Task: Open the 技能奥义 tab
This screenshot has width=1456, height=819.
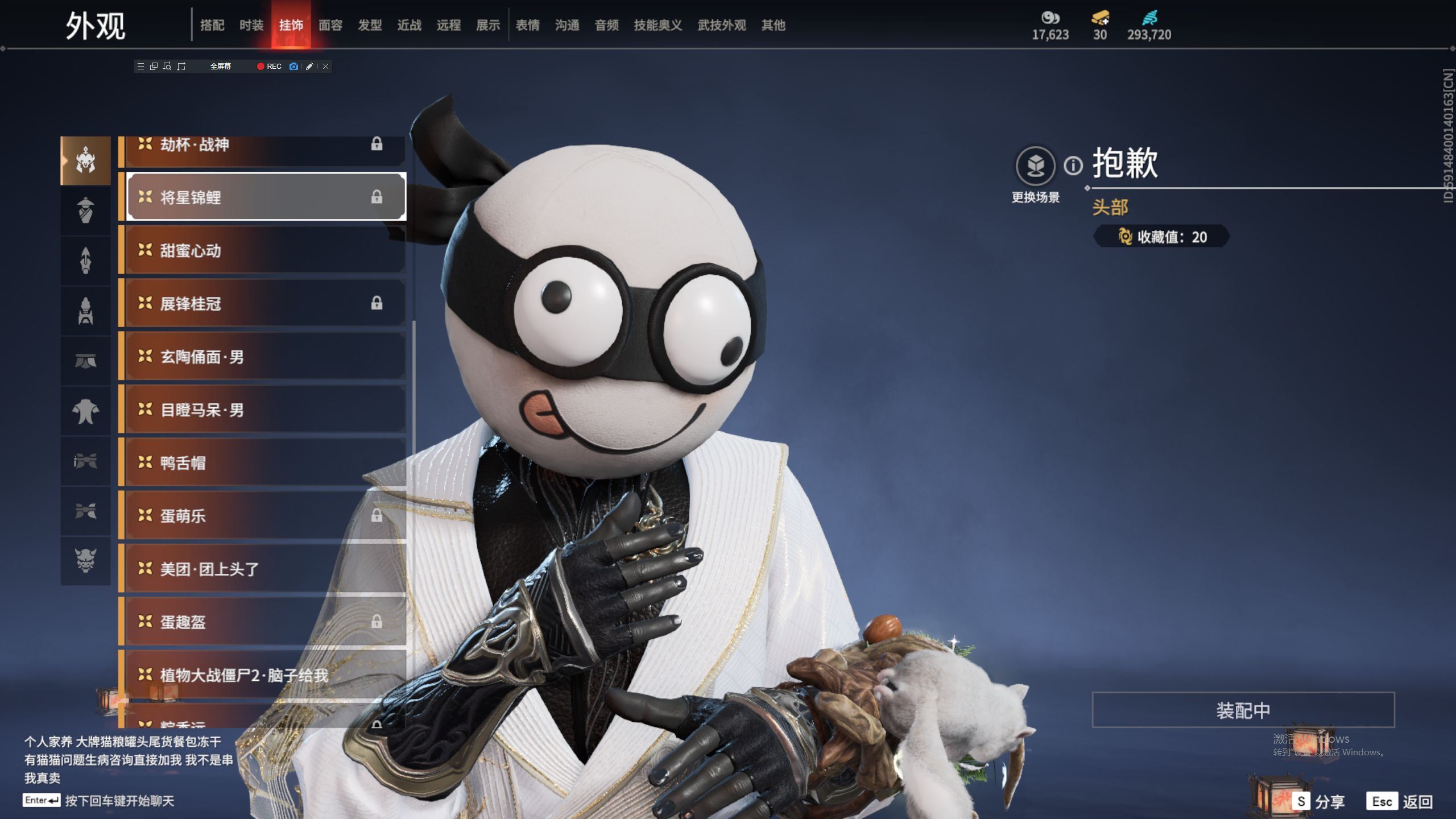Action: coord(657,25)
